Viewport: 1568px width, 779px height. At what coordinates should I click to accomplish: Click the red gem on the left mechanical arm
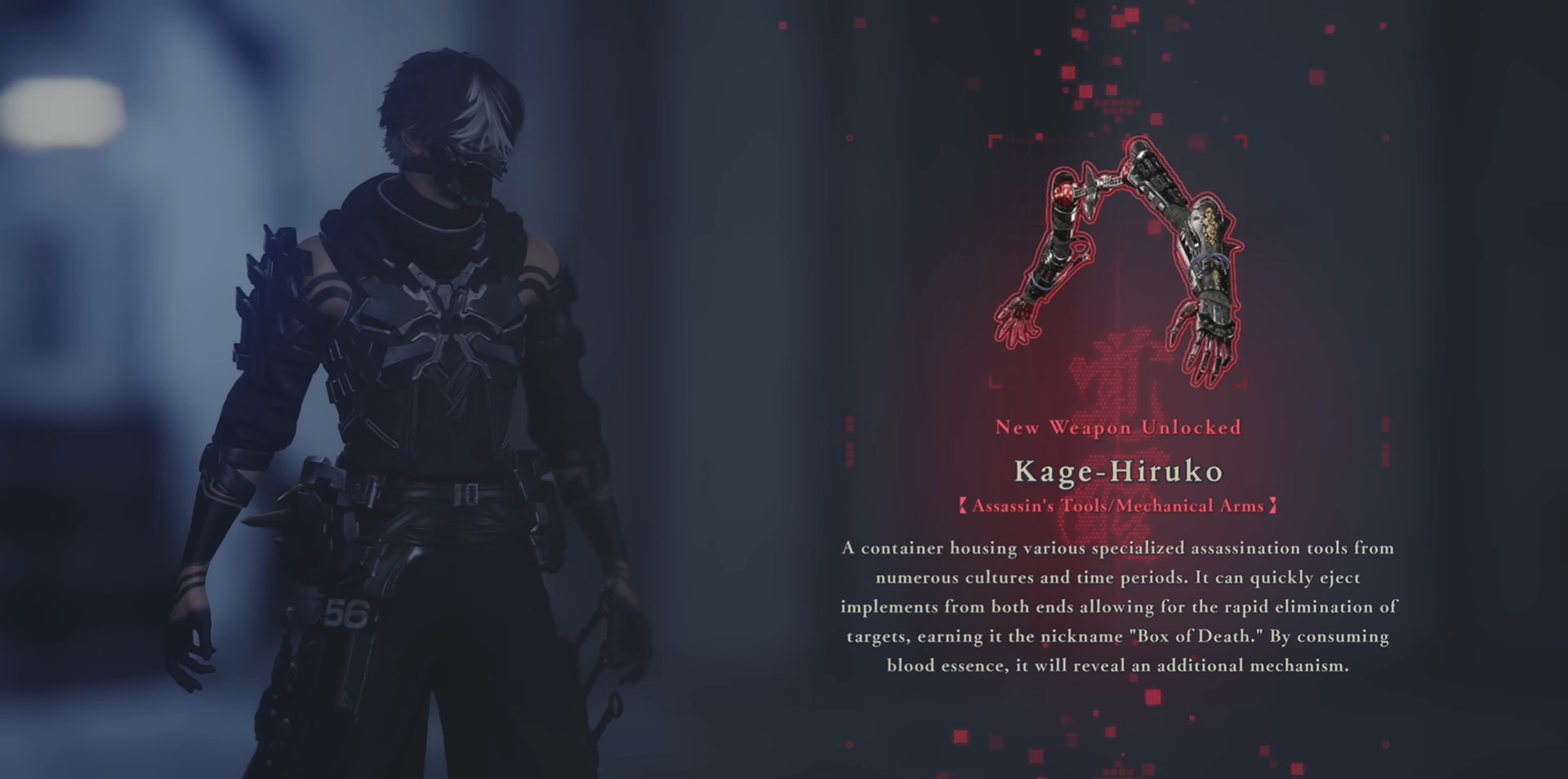1064,193
